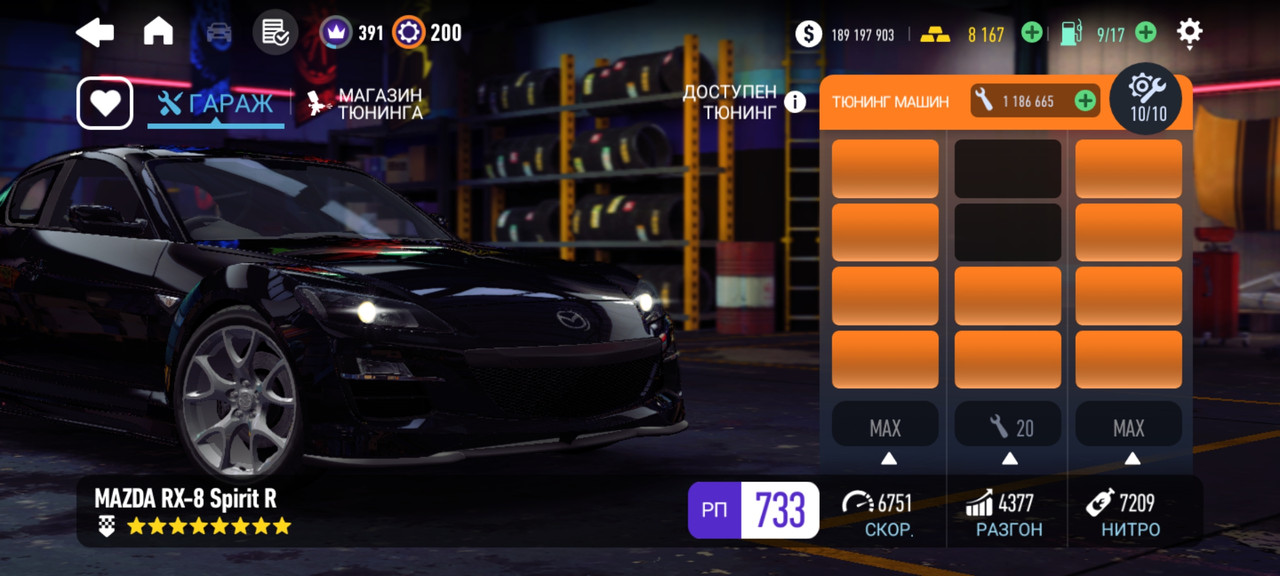The height and width of the screenshot is (576, 1280).
Task: Open the home screen
Action: pyautogui.click(x=158, y=33)
